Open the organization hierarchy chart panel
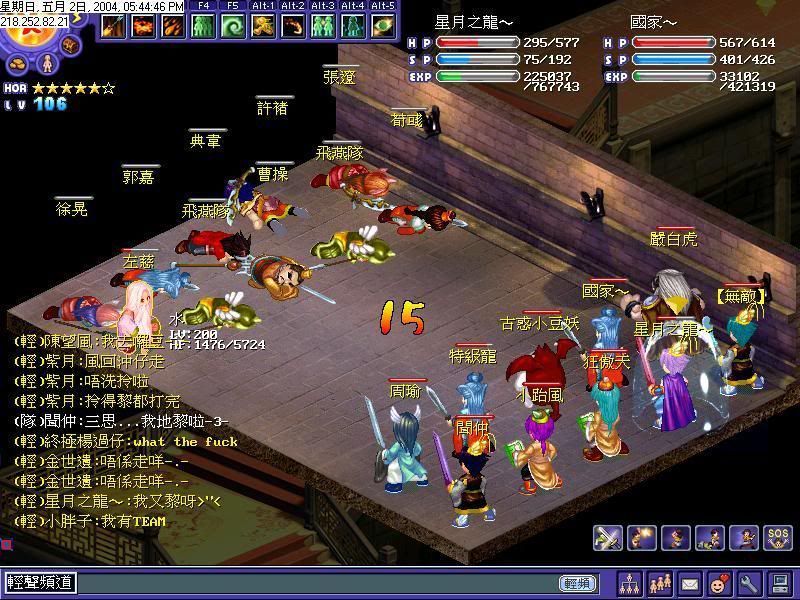The image size is (800, 600). [630, 582]
